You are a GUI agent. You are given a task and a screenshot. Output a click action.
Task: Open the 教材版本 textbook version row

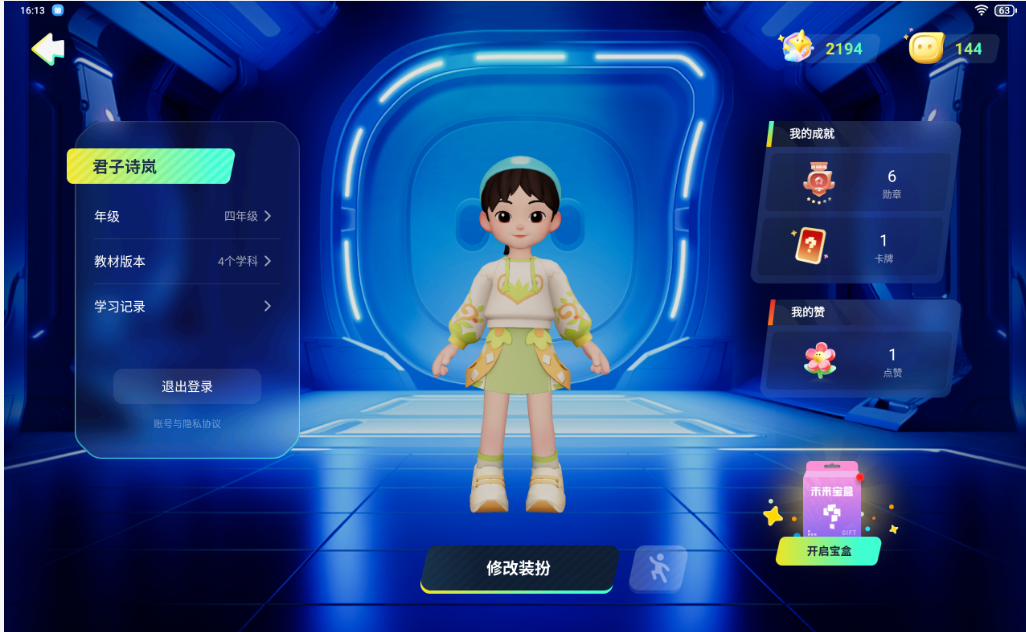point(183,261)
